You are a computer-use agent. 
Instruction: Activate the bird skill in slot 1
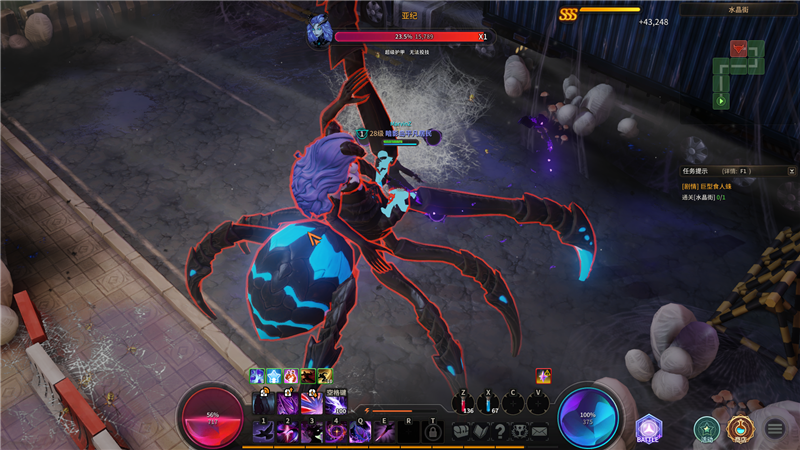265,431
